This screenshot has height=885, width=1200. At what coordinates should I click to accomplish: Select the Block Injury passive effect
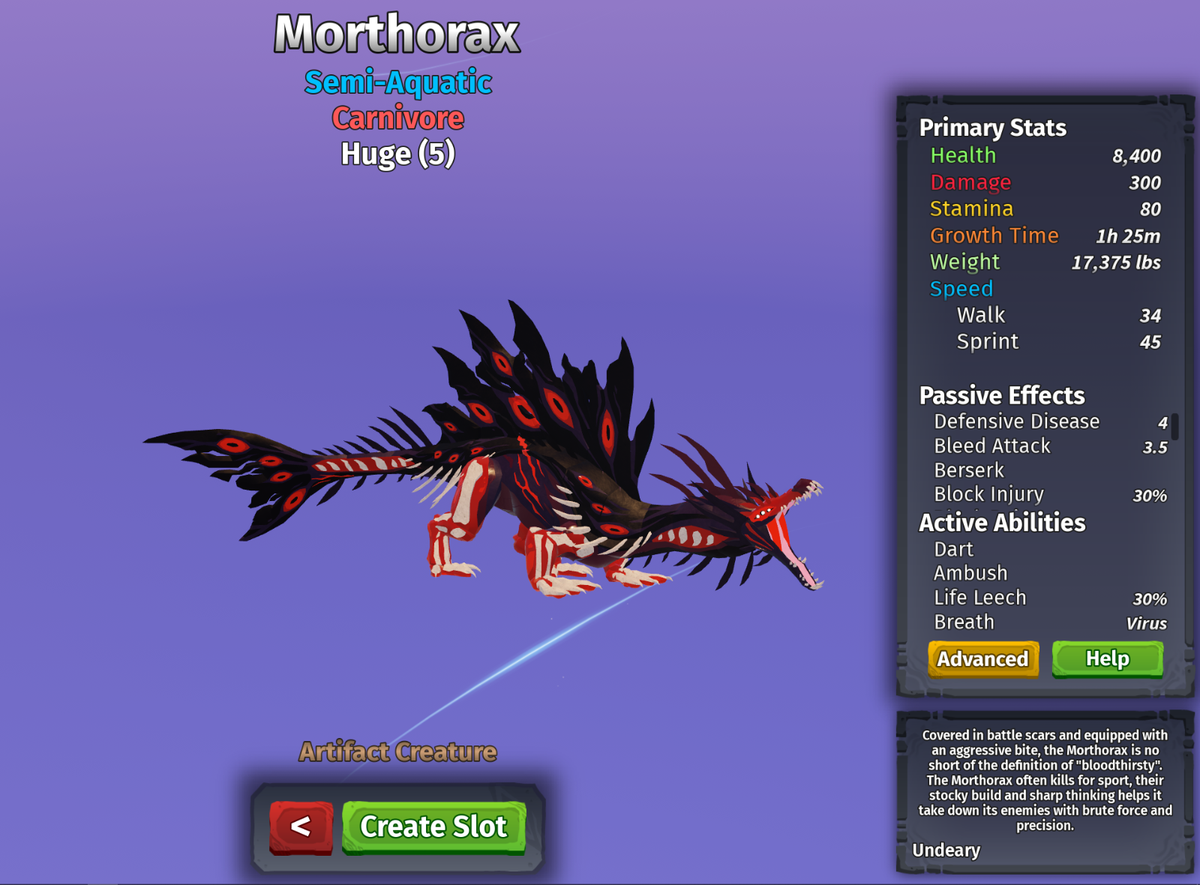[988, 494]
